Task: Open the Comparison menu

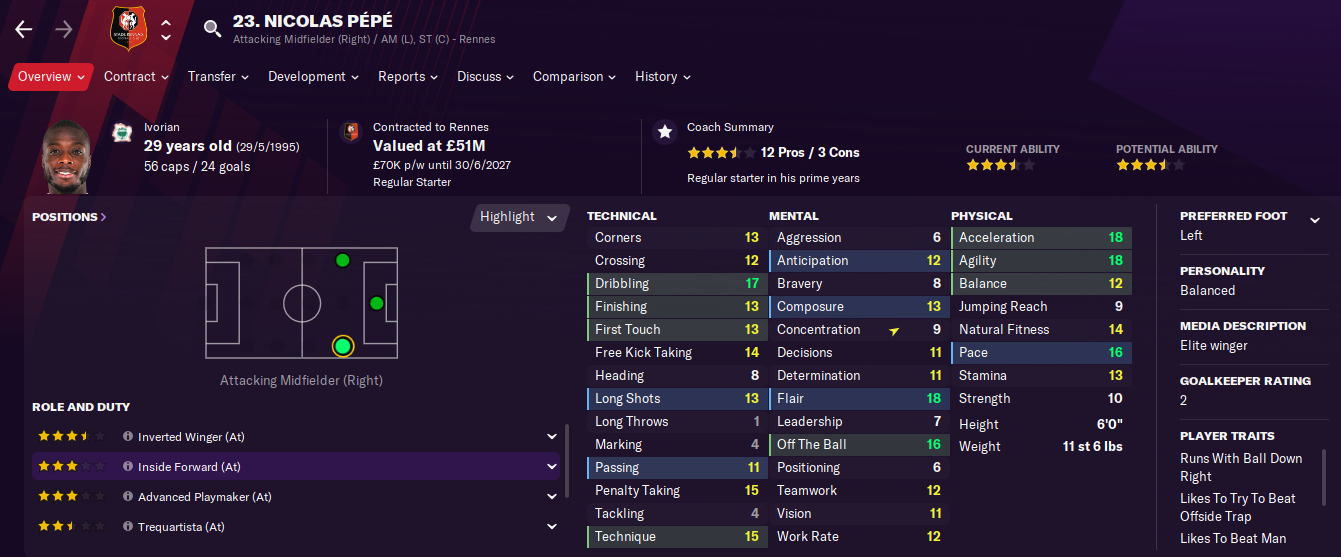Action: click(x=574, y=77)
